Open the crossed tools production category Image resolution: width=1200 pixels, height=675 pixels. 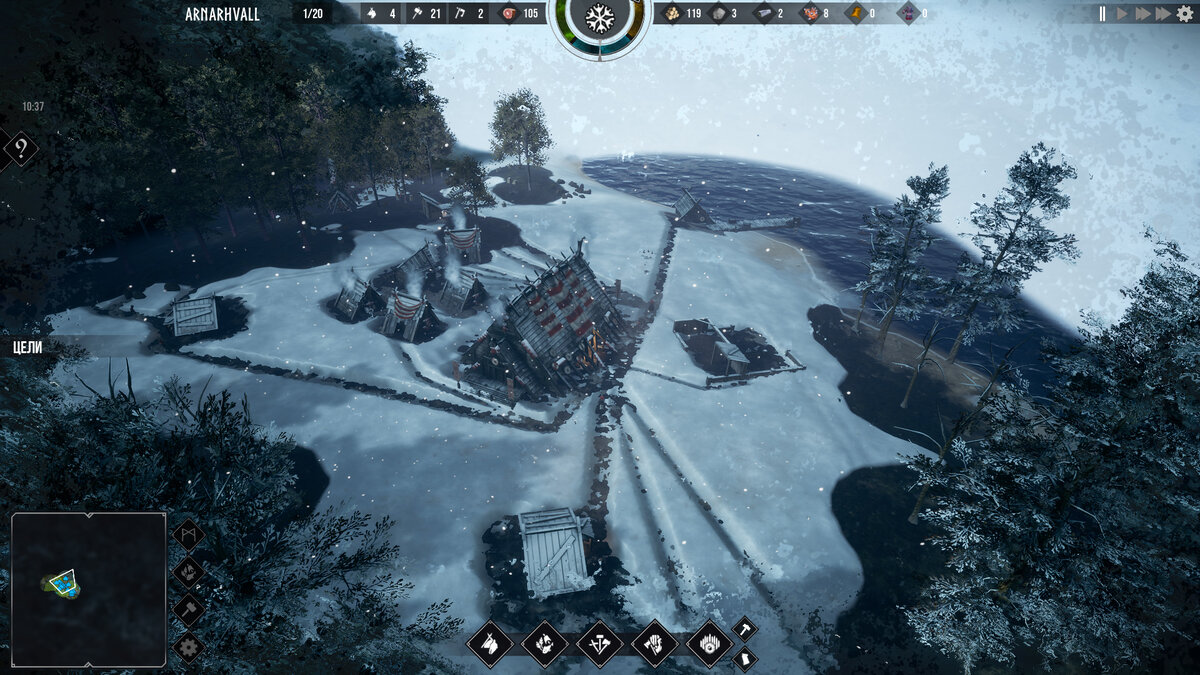point(600,644)
